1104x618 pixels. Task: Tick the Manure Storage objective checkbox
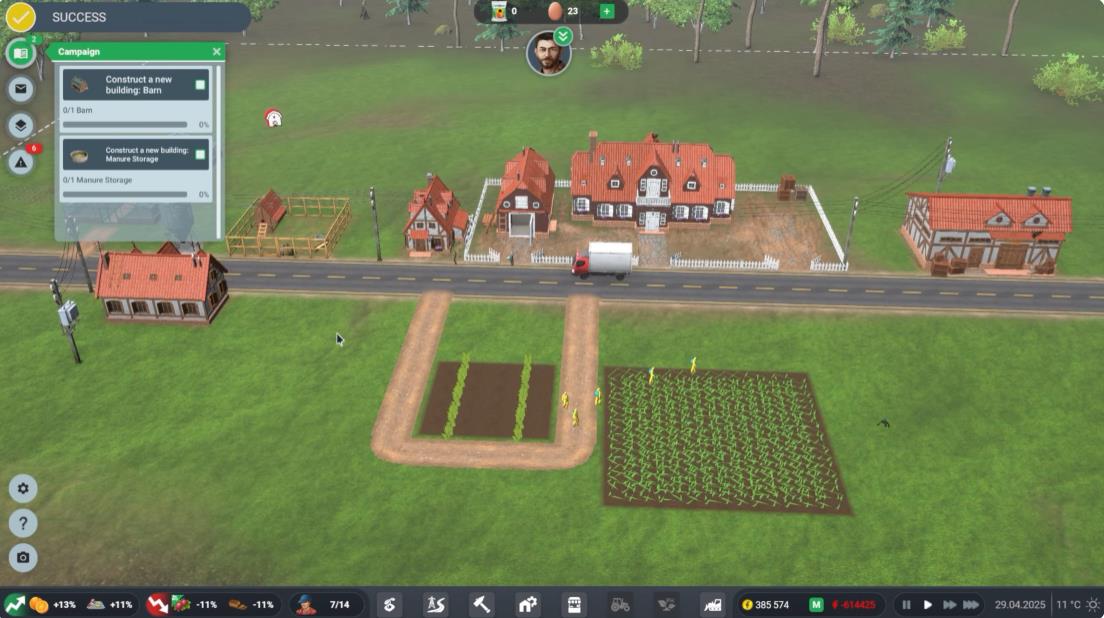coord(200,154)
